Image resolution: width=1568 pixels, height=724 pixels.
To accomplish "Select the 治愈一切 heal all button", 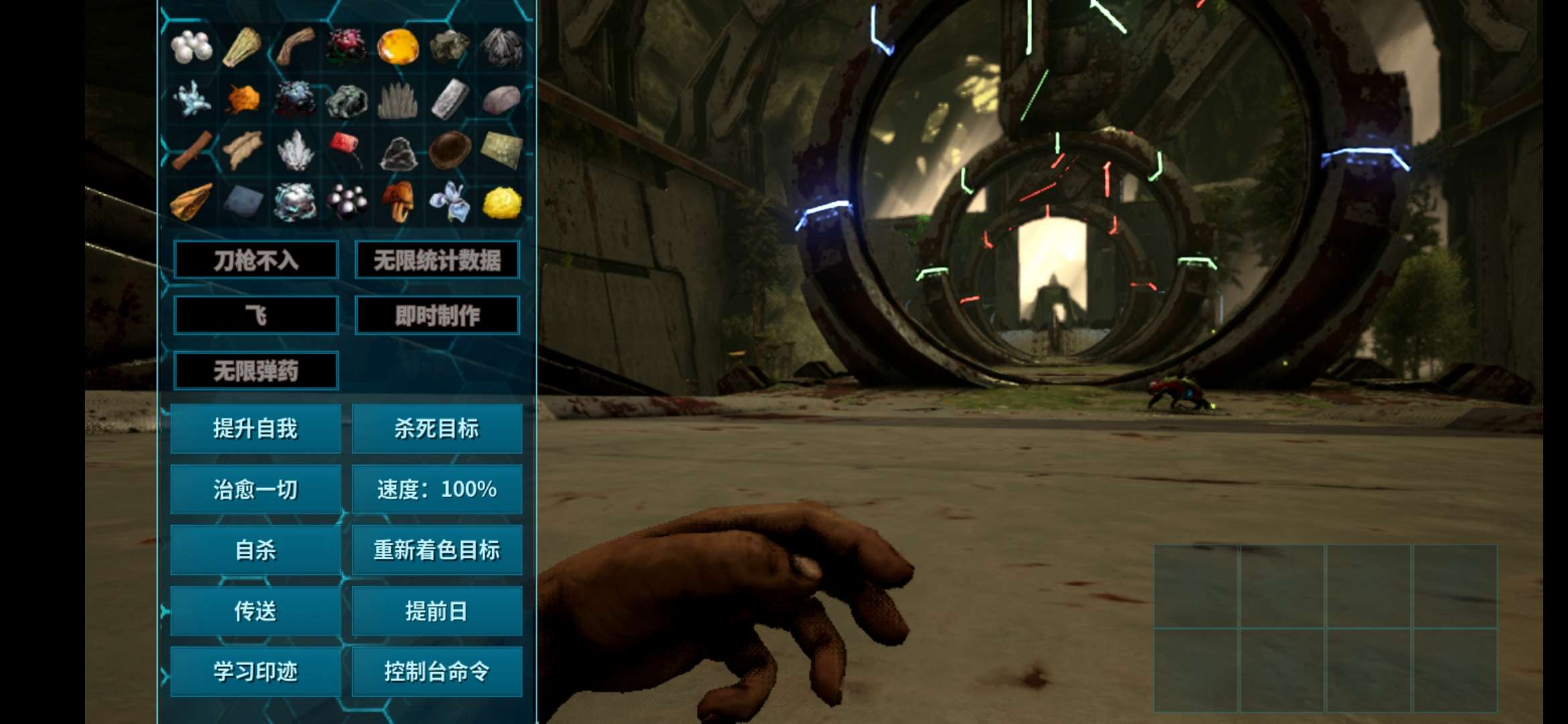I will (255, 489).
